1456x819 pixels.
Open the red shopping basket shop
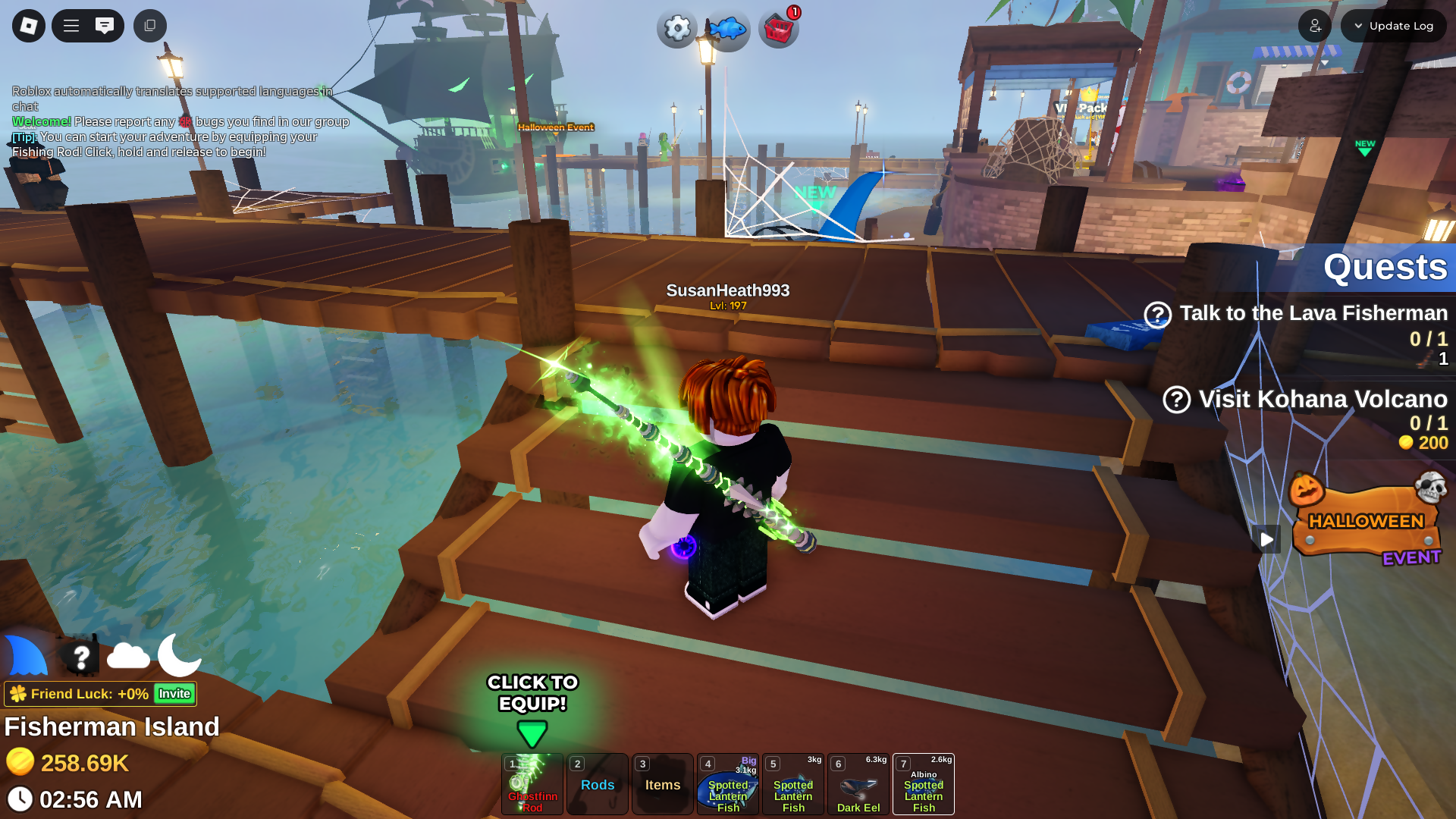(779, 30)
